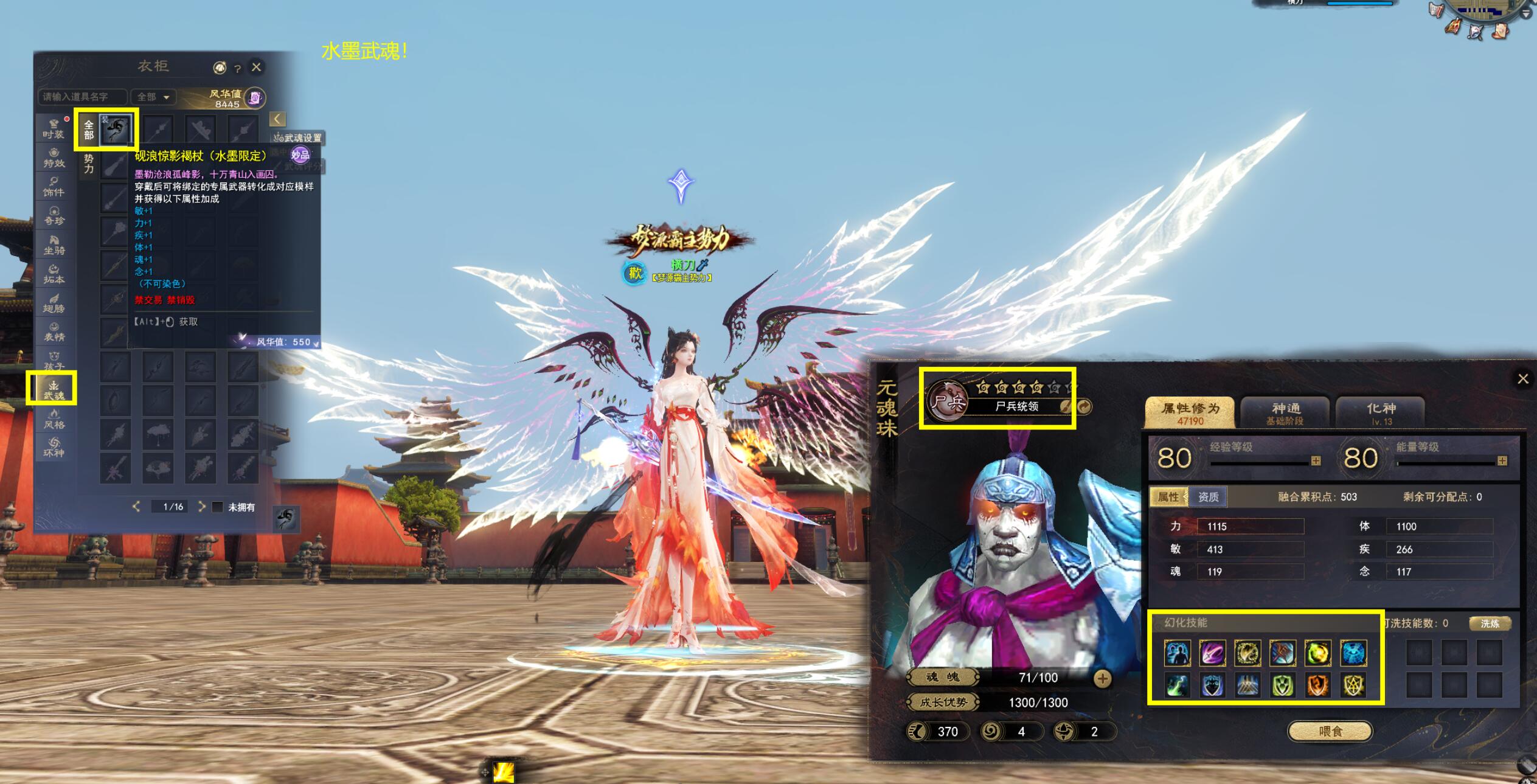The height and width of the screenshot is (784, 1537).
Task: Switch to the 风格 style category
Action: (54, 419)
